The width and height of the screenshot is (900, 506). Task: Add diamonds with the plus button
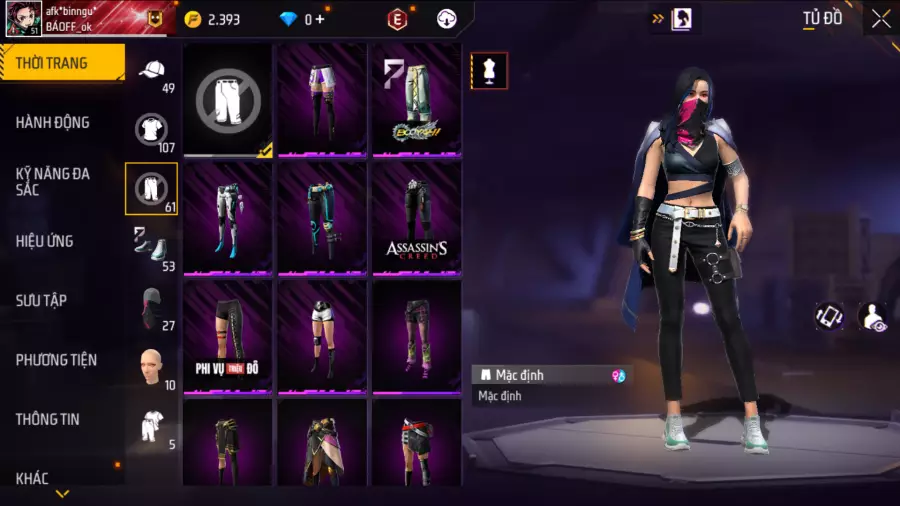click(320, 19)
